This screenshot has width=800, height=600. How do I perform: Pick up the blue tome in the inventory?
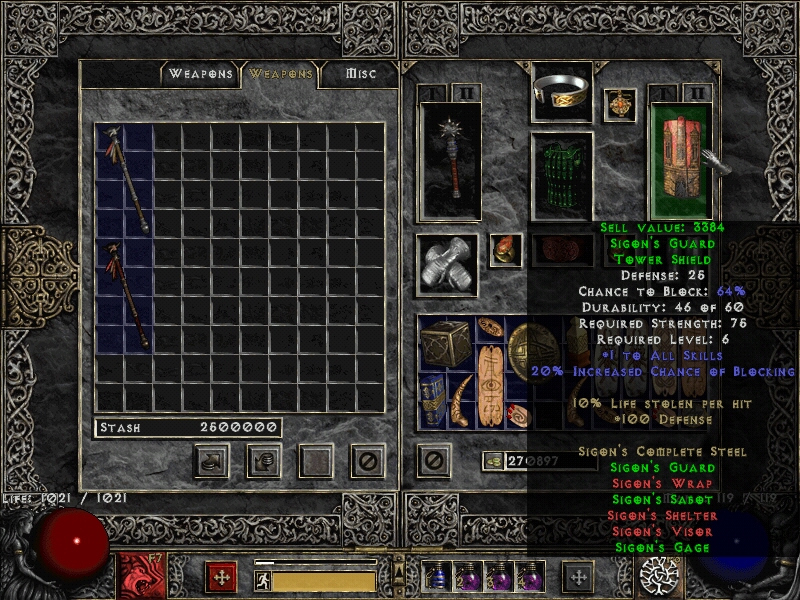point(432,400)
